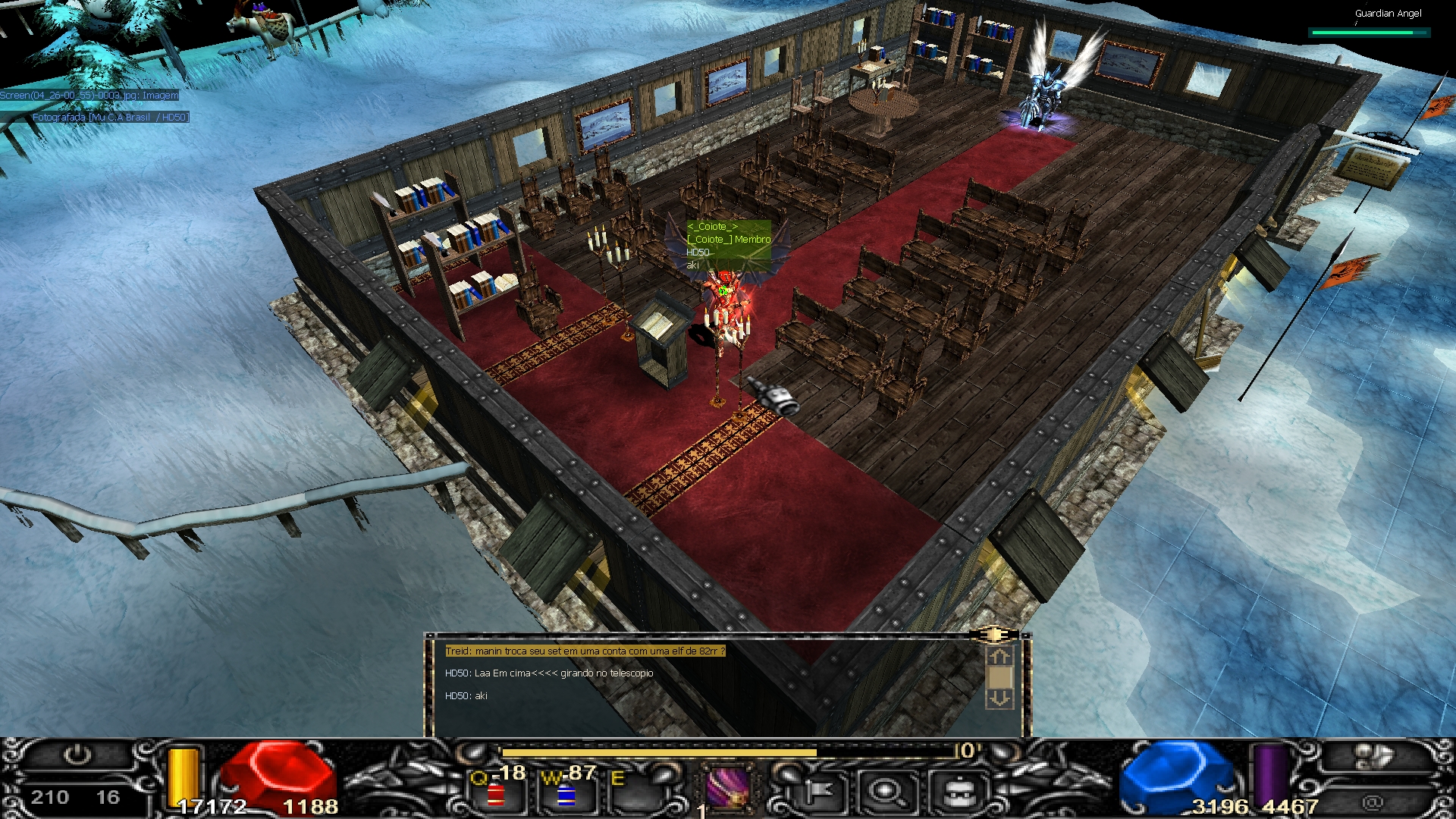Screen dimensions: 1456x819
Task: Use the blue mana potion in slot W
Action: pos(566,794)
